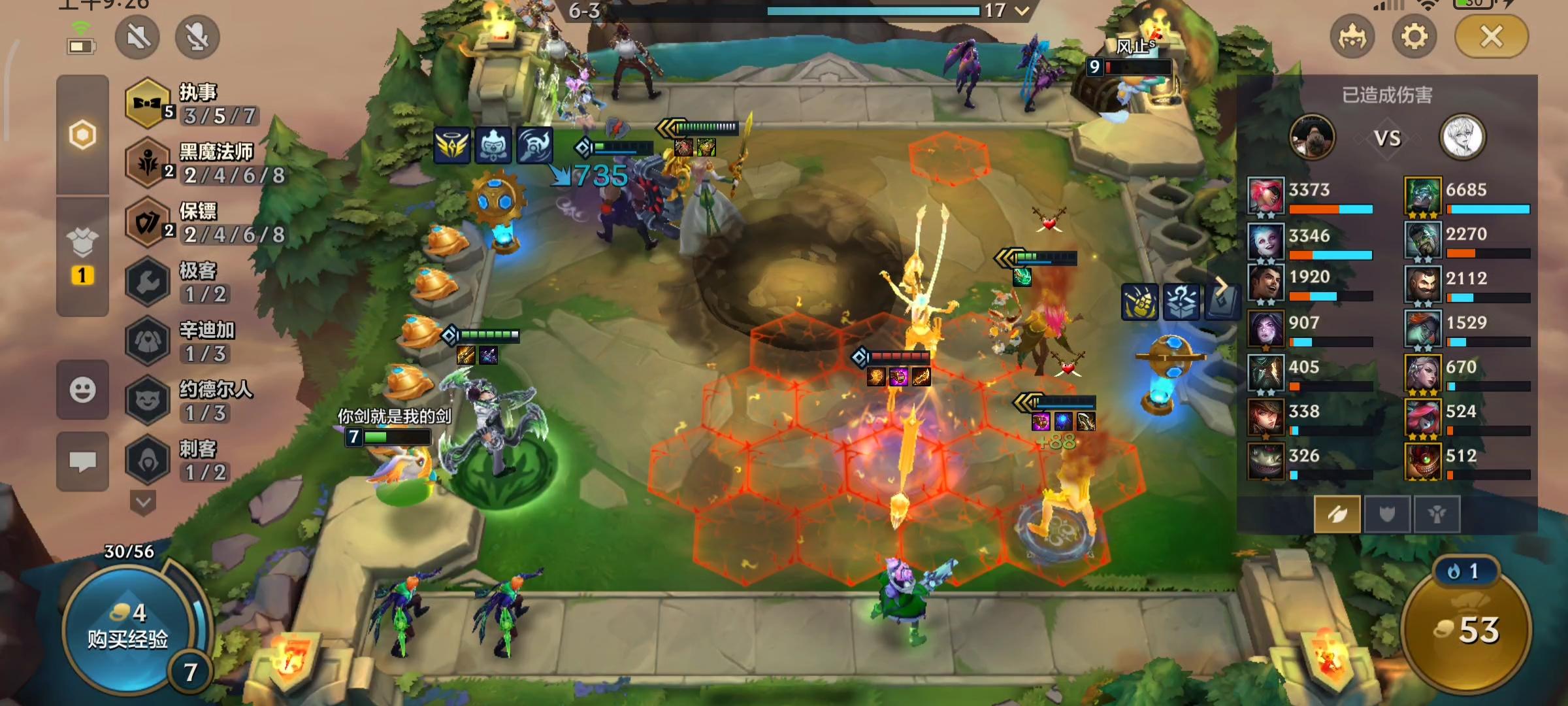
Task: Close the match with the X button
Action: click(1492, 37)
